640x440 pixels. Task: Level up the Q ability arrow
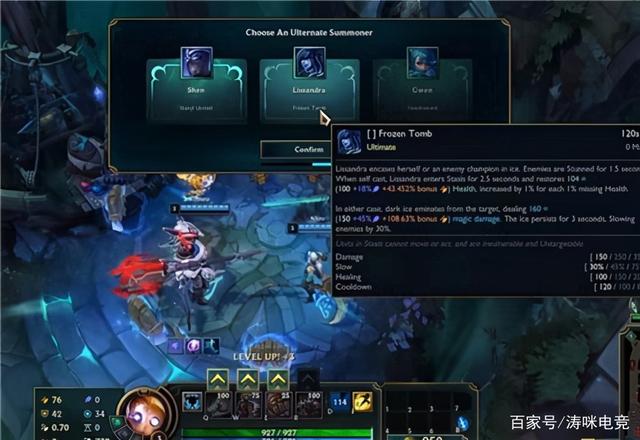pyautogui.click(x=219, y=380)
